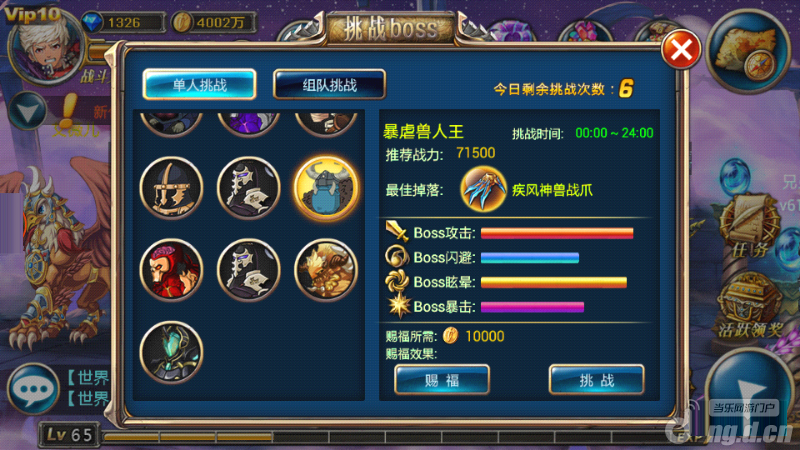Start the fight with the 挑战 button

point(596,379)
